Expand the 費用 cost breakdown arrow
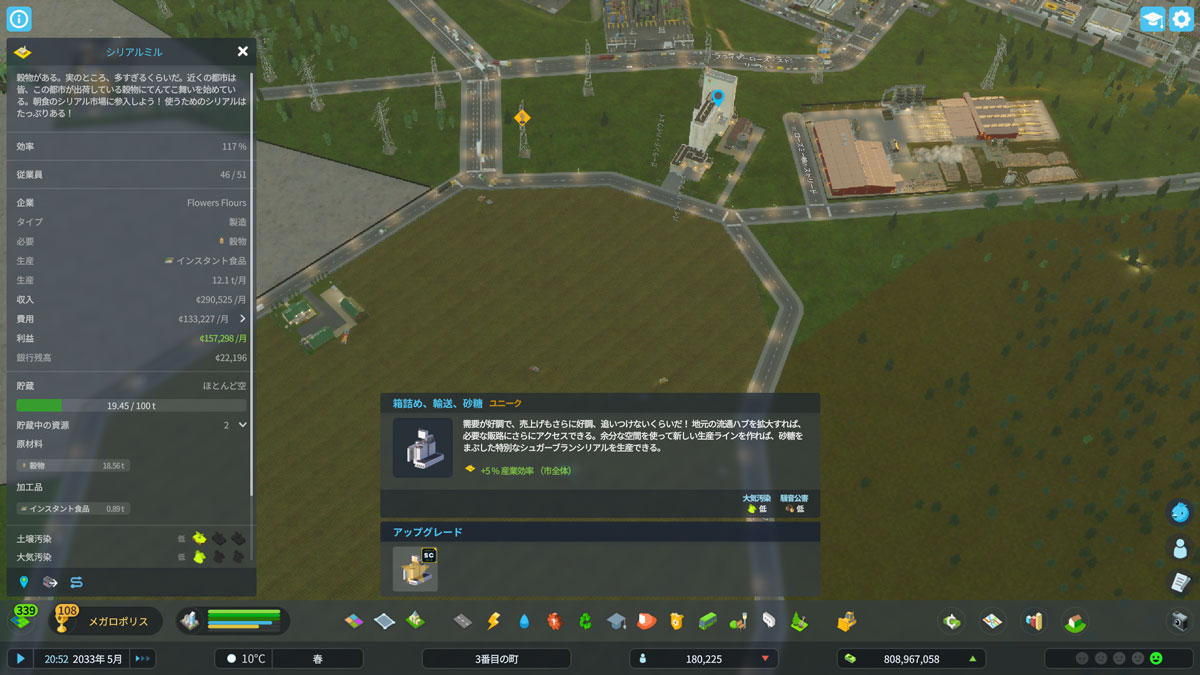 pos(242,319)
